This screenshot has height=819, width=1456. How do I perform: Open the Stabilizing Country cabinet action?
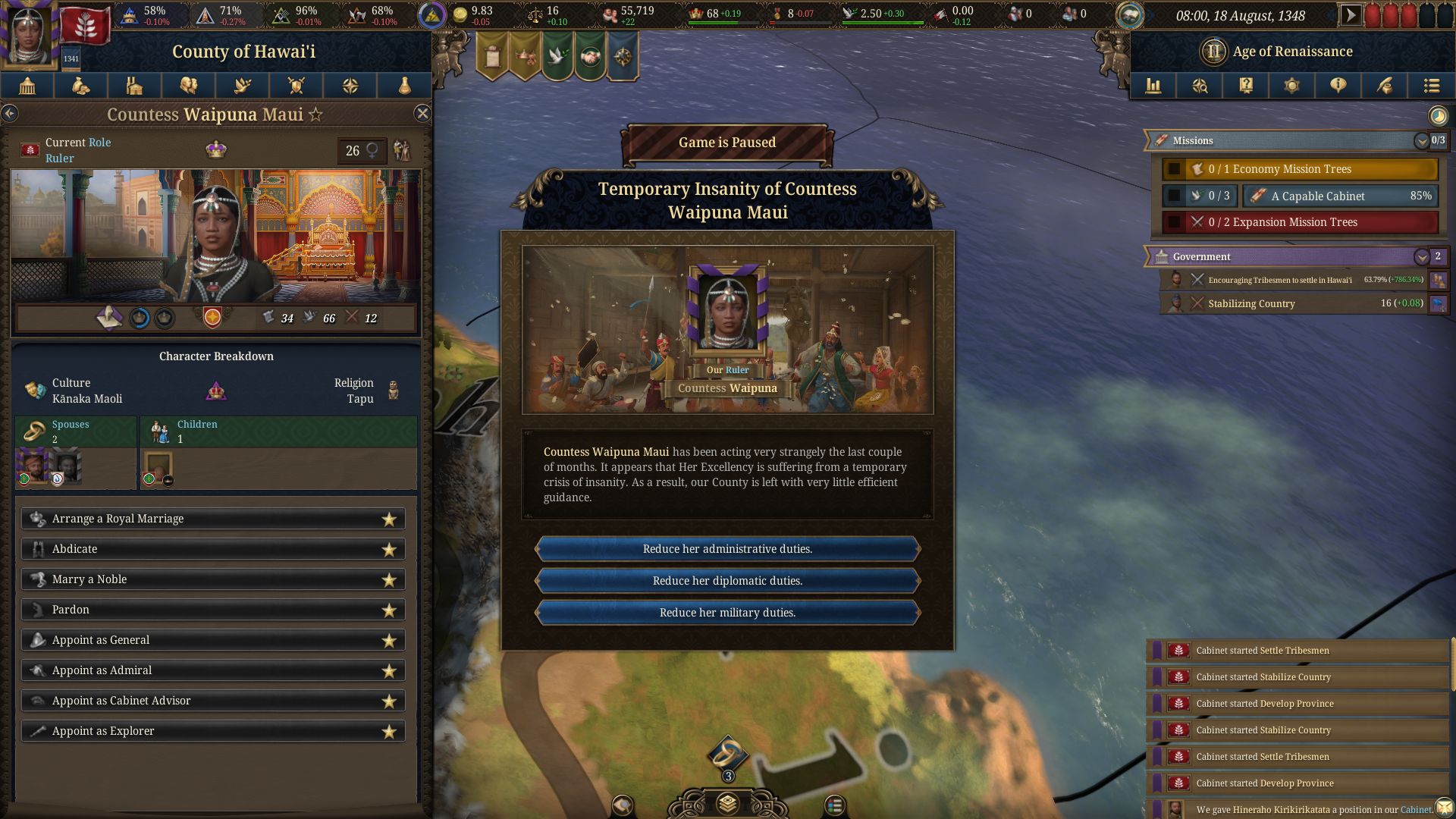tap(1251, 304)
